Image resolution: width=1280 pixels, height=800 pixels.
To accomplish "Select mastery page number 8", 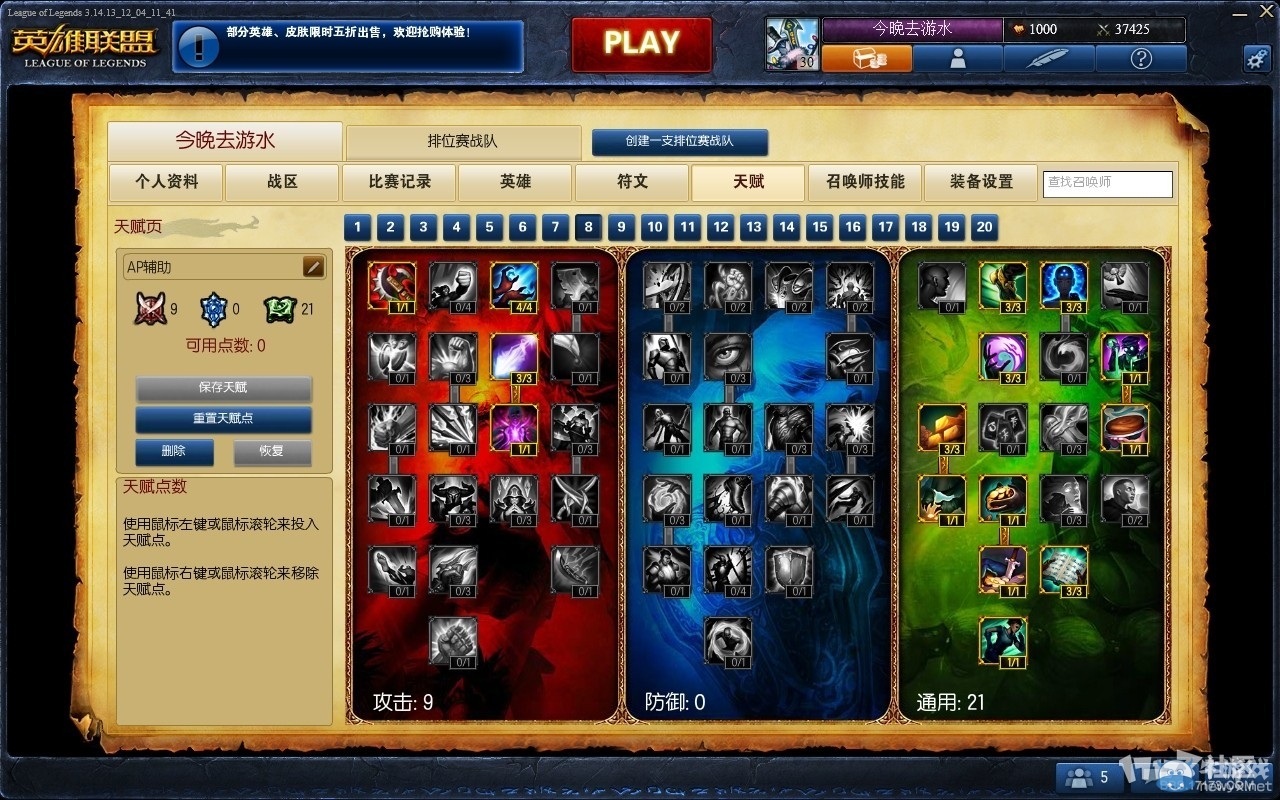I will coord(588,227).
